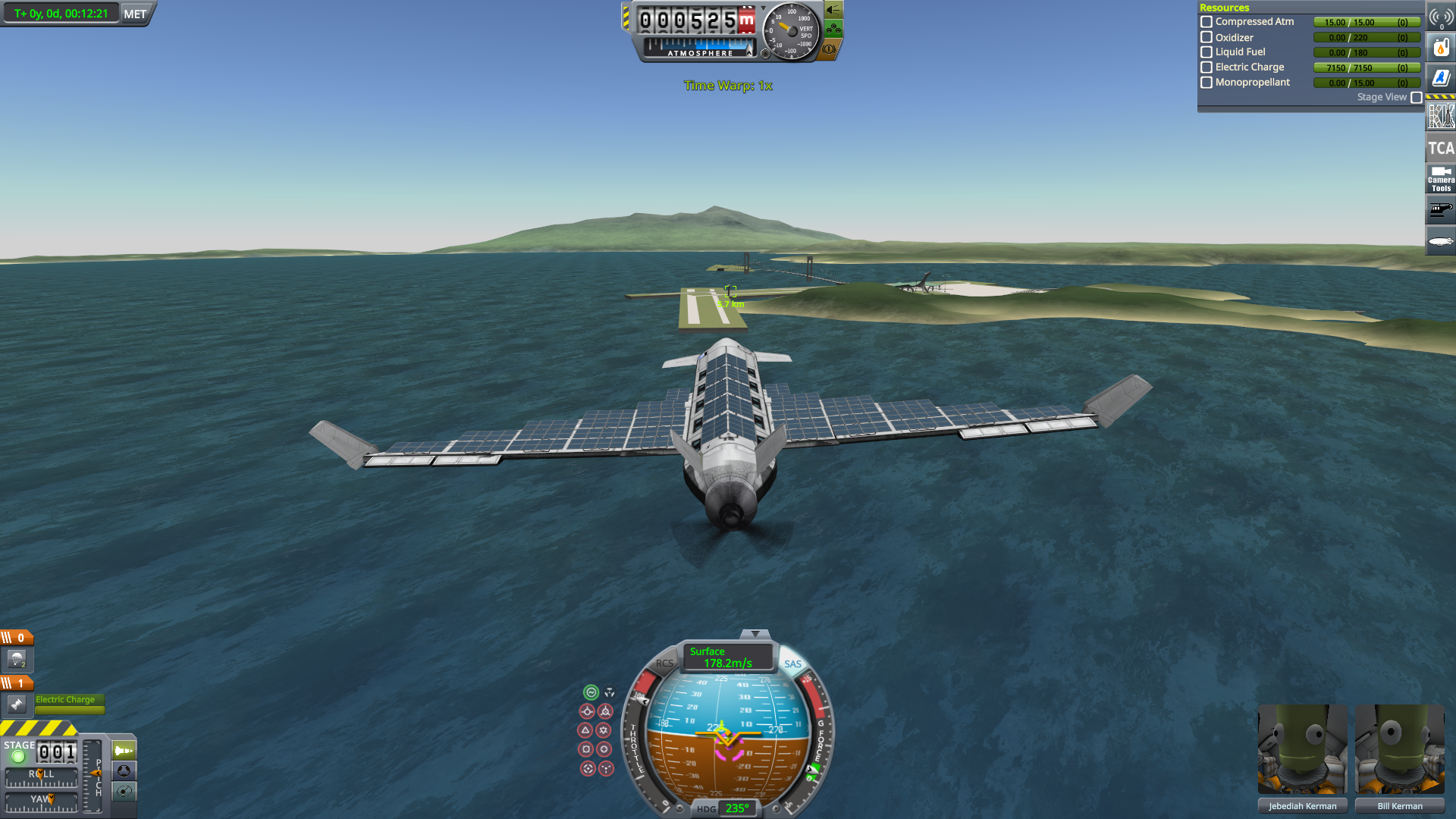1456x819 pixels.
Task: Select the parachute icon in stage 0
Action: pos(17,660)
